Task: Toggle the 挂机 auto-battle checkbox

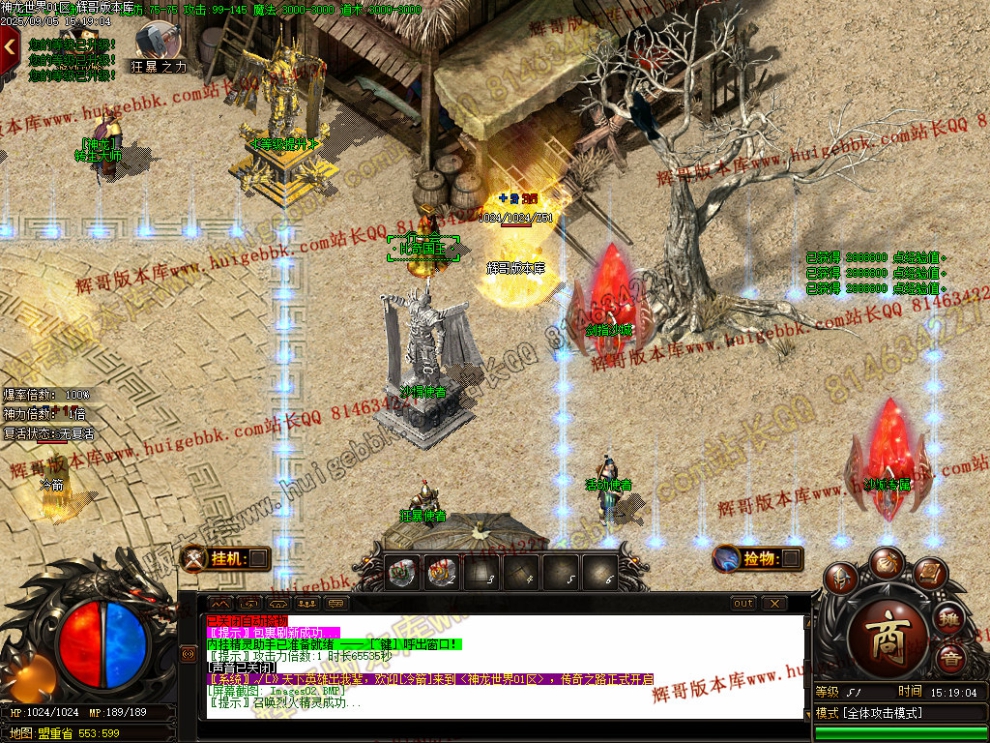Action: 258,558
